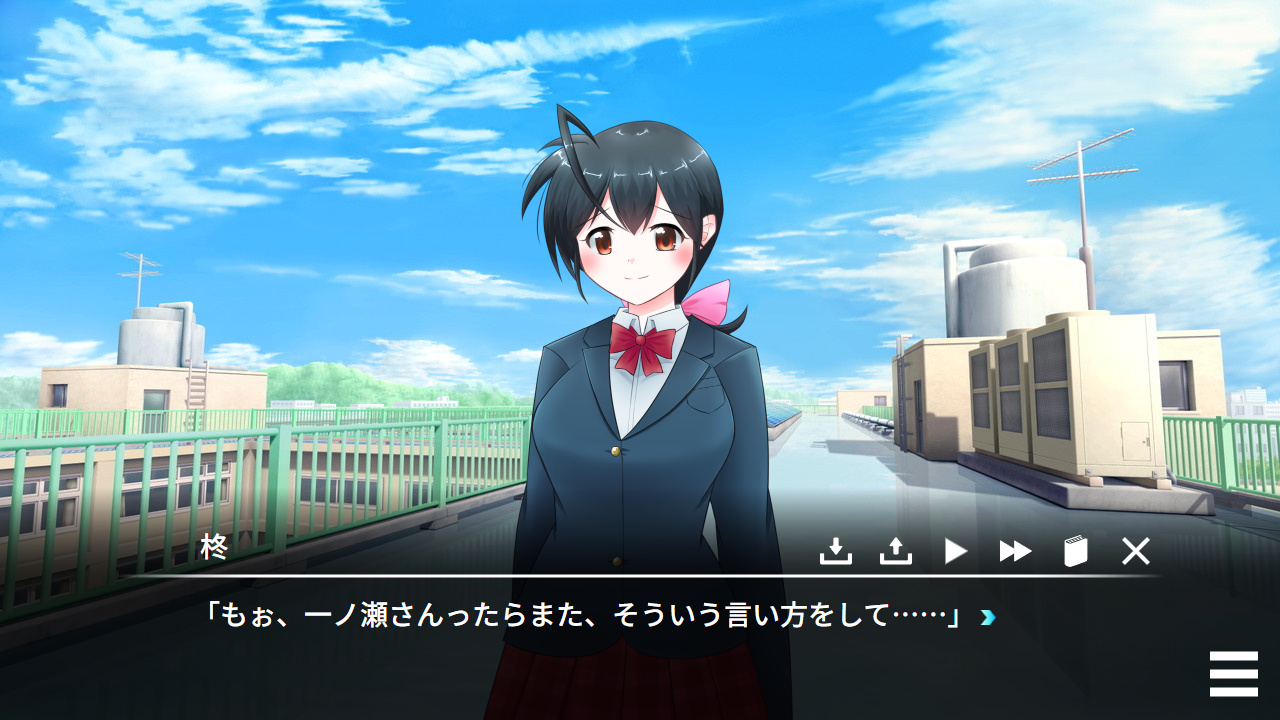
Task: Activate skip mode with double-arrow button
Action: pos(1015,551)
